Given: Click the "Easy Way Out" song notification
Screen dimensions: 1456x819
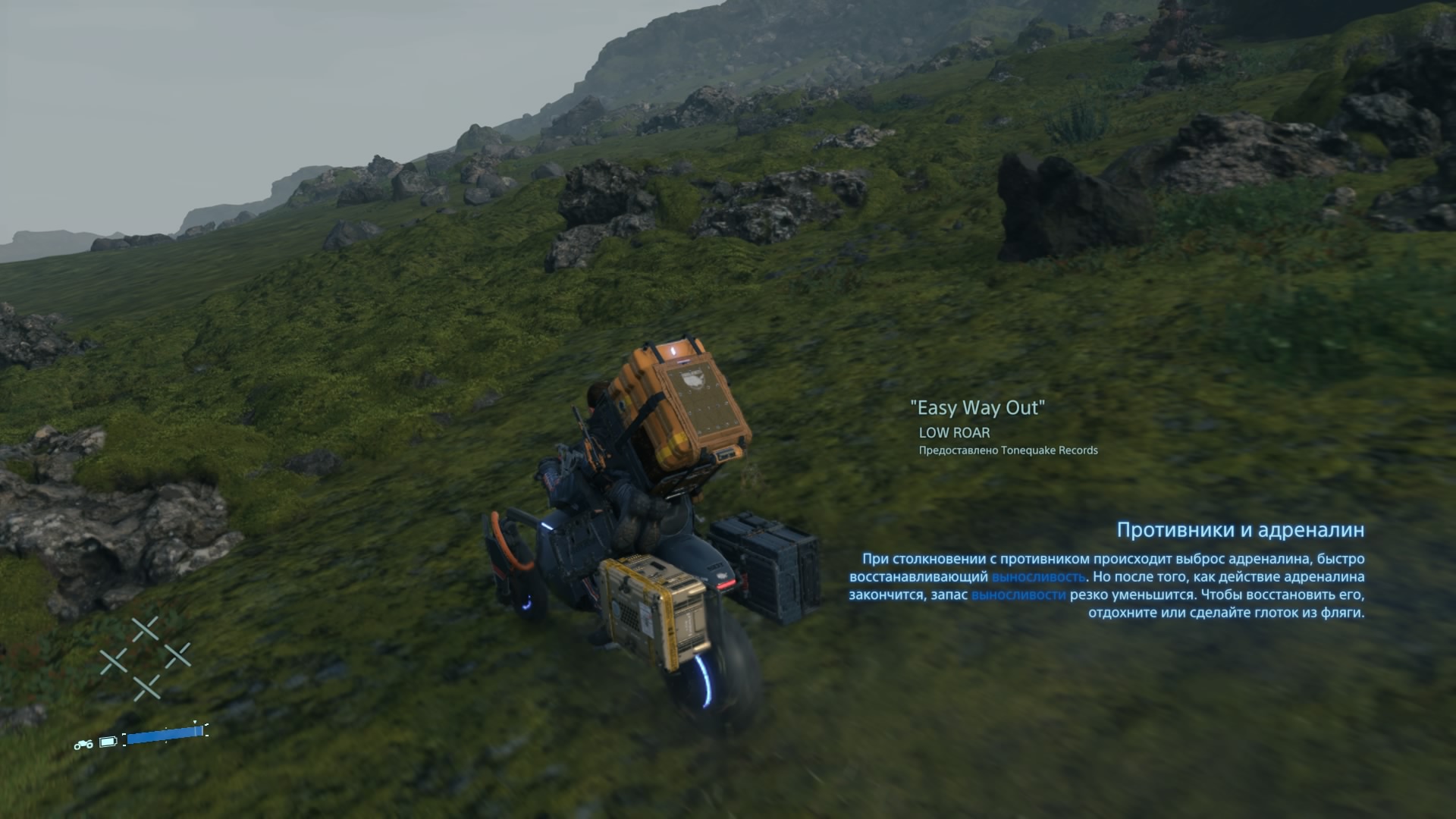Looking at the screenshot, I should tap(977, 408).
